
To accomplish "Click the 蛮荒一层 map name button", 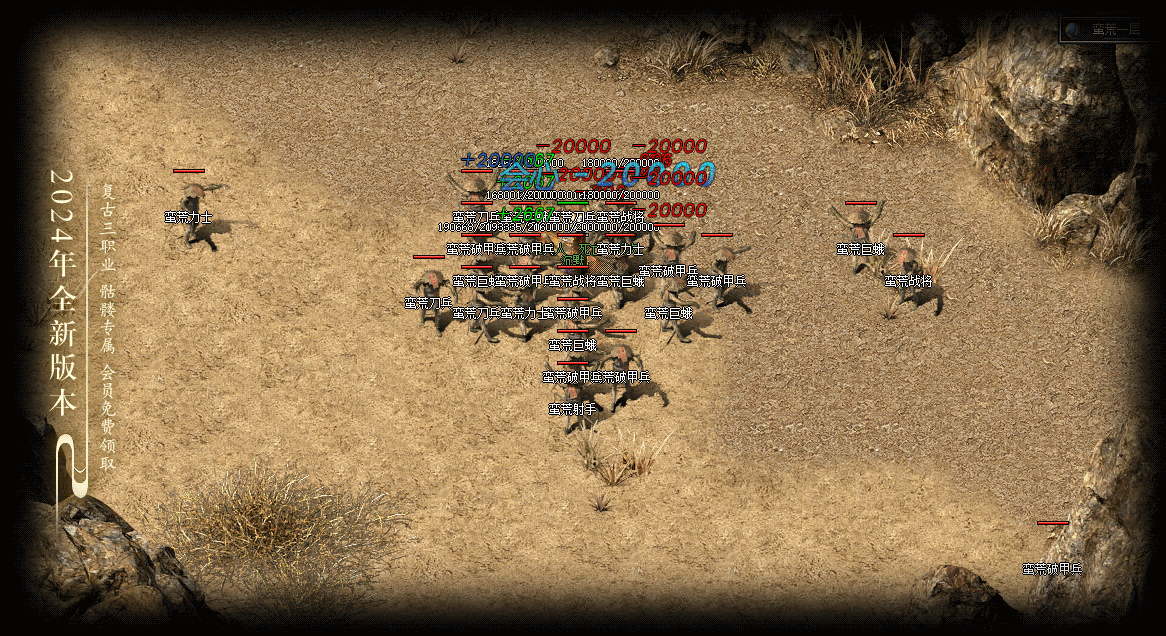I will [1115, 30].
